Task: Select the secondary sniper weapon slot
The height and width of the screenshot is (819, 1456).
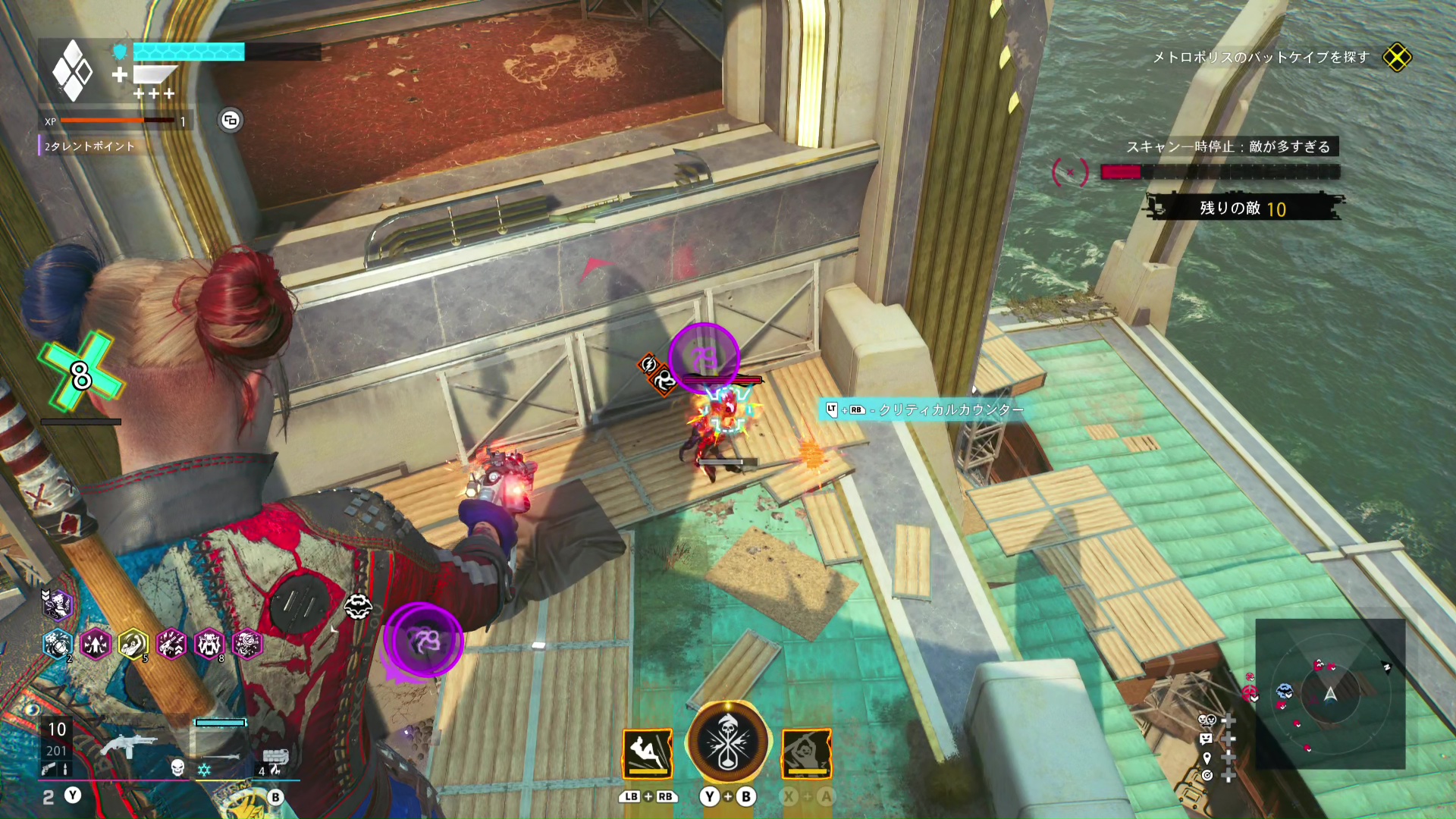Action: [x=221, y=755]
